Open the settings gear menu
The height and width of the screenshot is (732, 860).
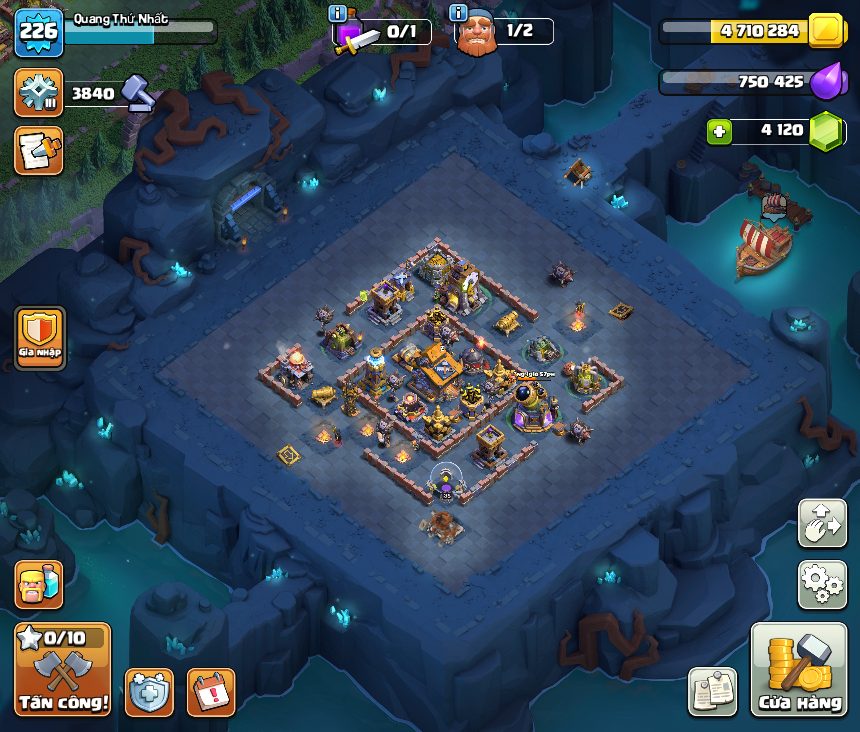coord(821,585)
